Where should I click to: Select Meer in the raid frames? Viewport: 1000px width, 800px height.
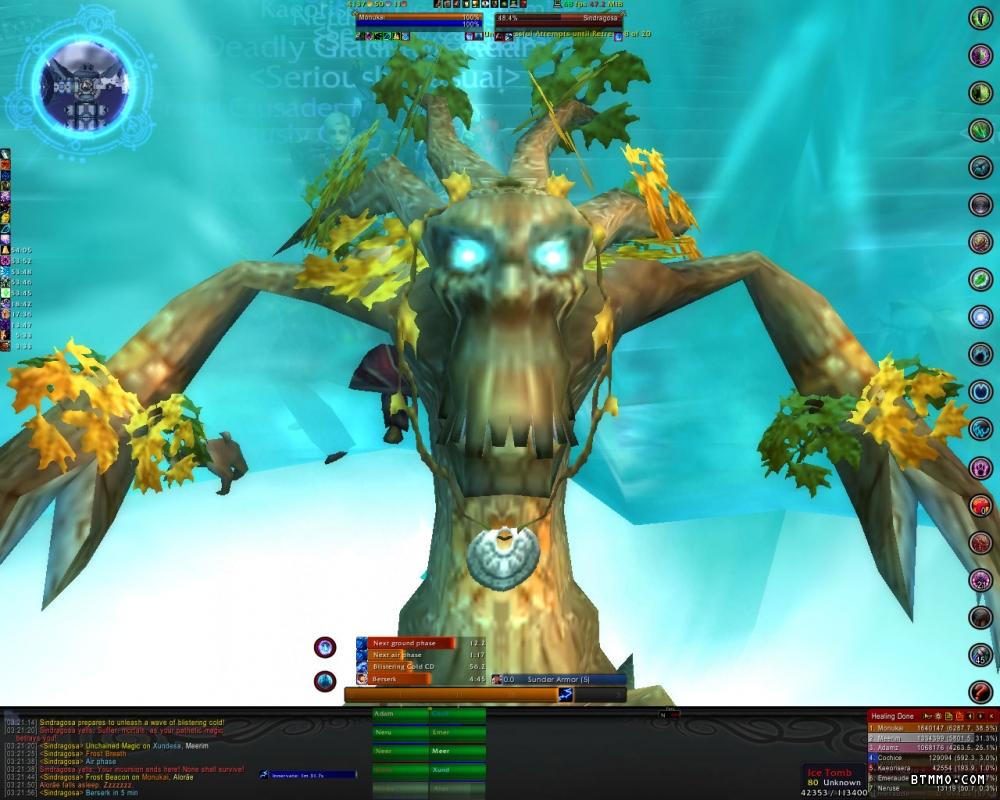[457, 751]
